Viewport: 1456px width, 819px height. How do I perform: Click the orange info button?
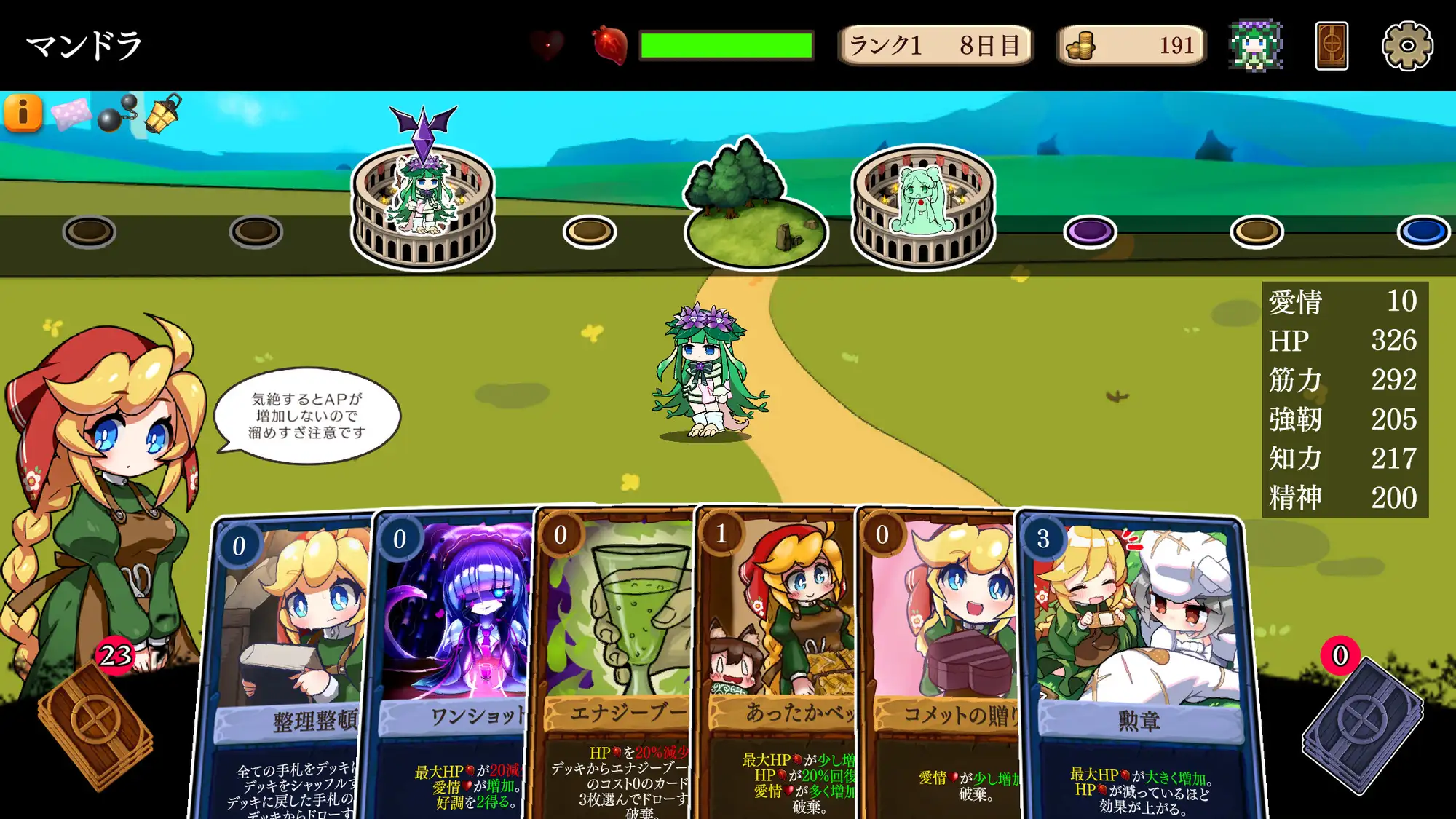[x=23, y=113]
